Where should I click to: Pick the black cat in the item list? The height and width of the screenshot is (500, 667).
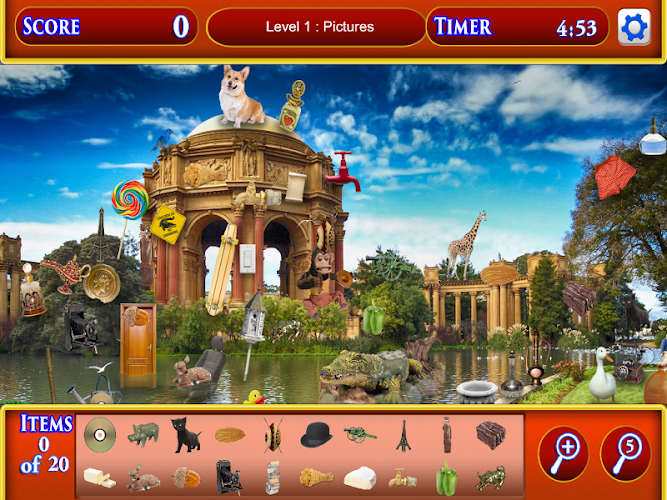pos(185,433)
